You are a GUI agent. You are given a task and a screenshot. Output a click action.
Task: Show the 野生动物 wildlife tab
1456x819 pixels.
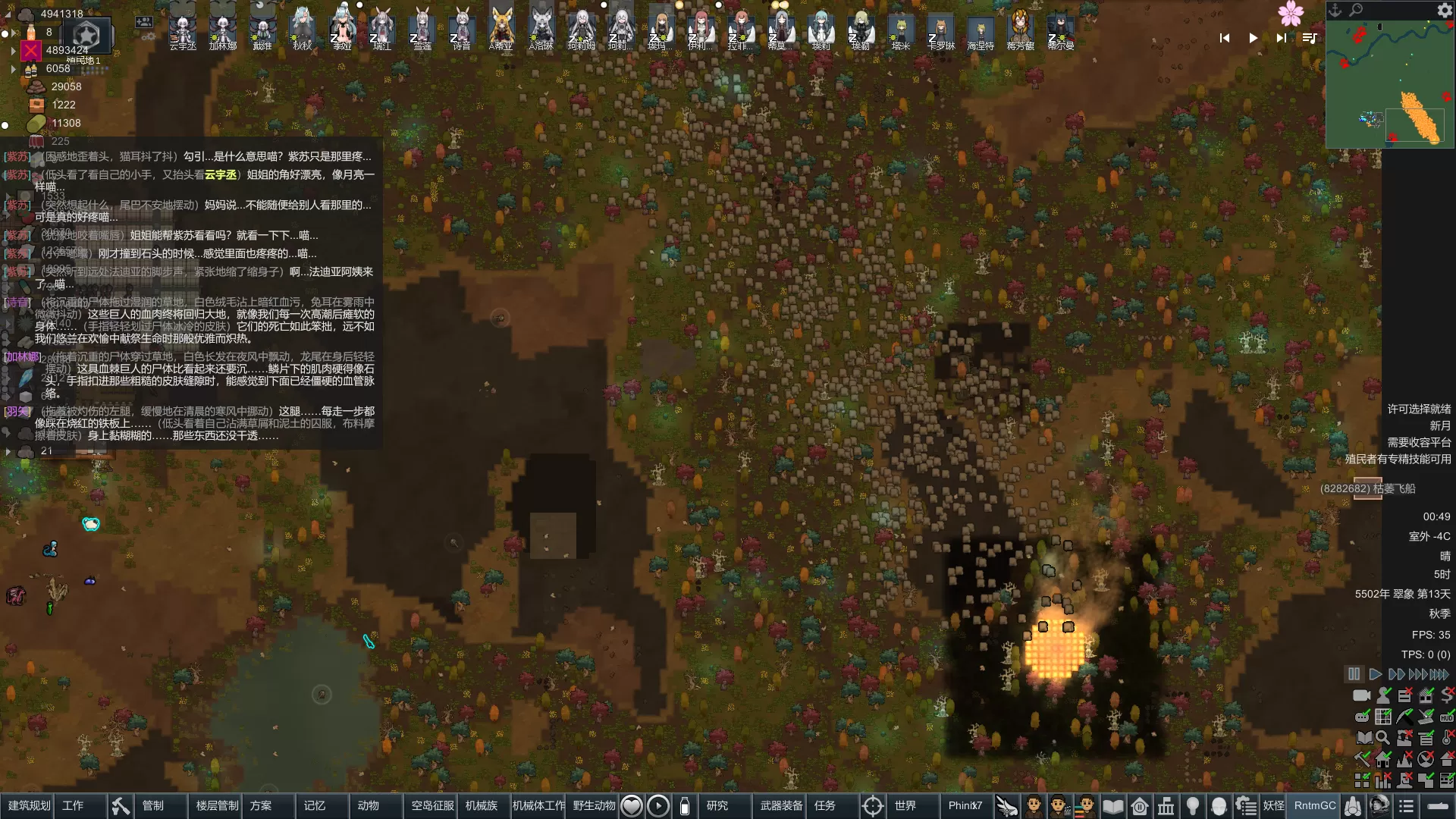(x=594, y=805)
